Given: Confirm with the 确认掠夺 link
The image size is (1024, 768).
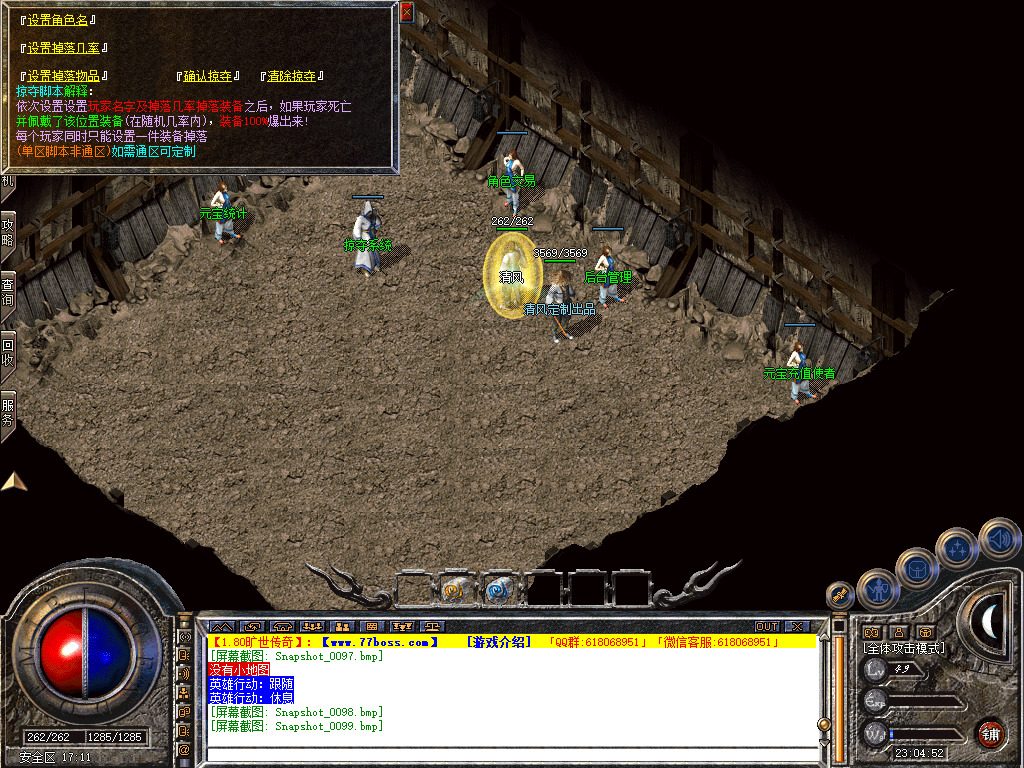Looking at the screenshot, I should click(207, 76).
